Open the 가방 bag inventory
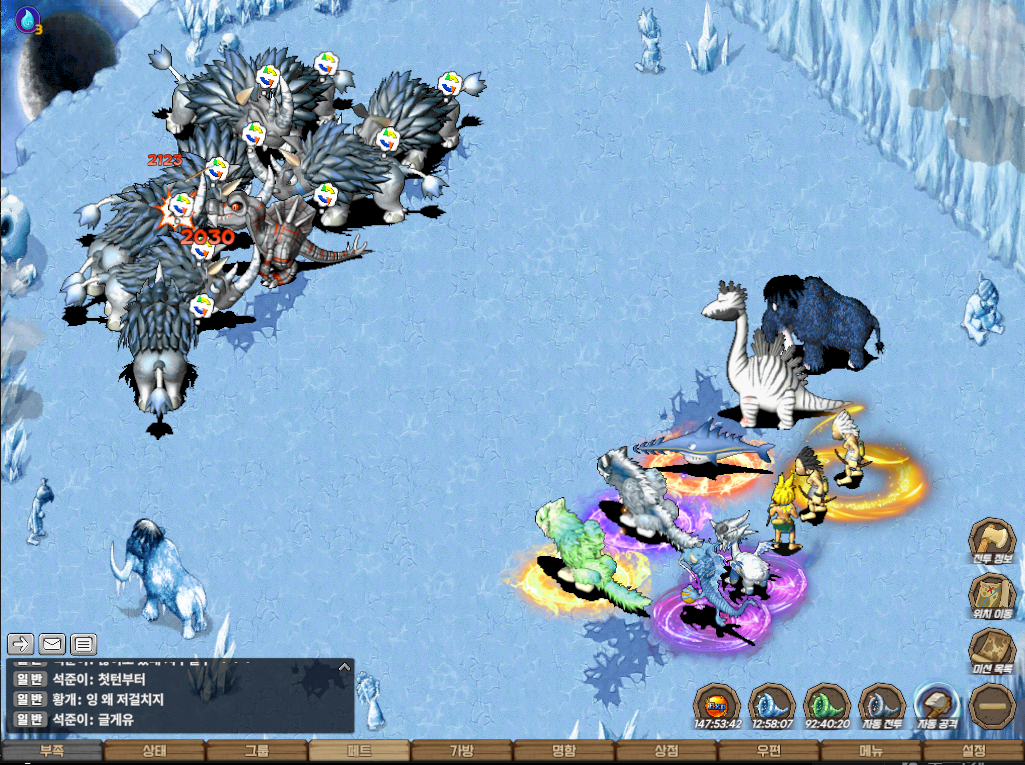Image resolution: width=1025 pixels, height=765 pixels. coord(461,752)
